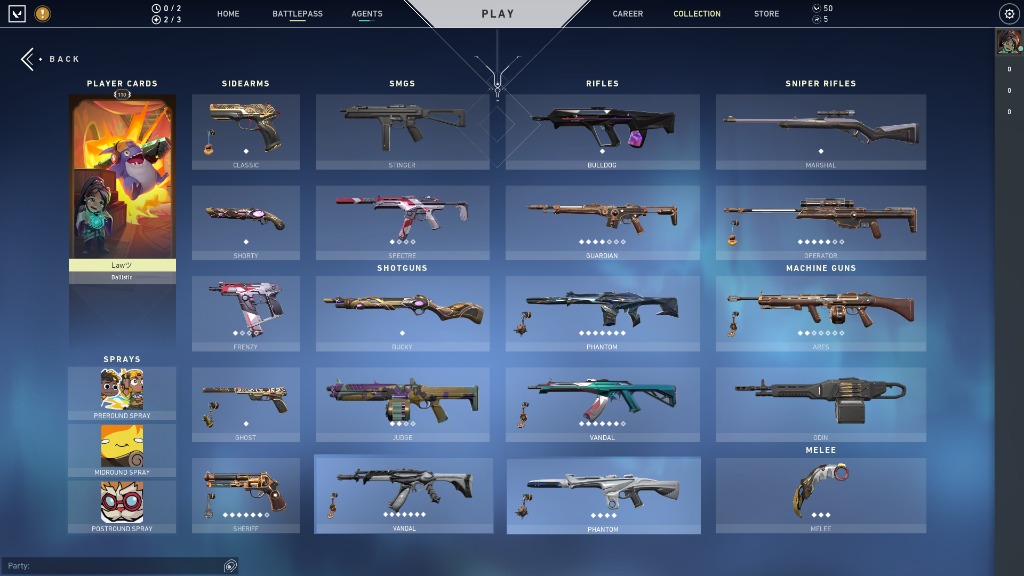Open the Home tab

coord(228,14)
